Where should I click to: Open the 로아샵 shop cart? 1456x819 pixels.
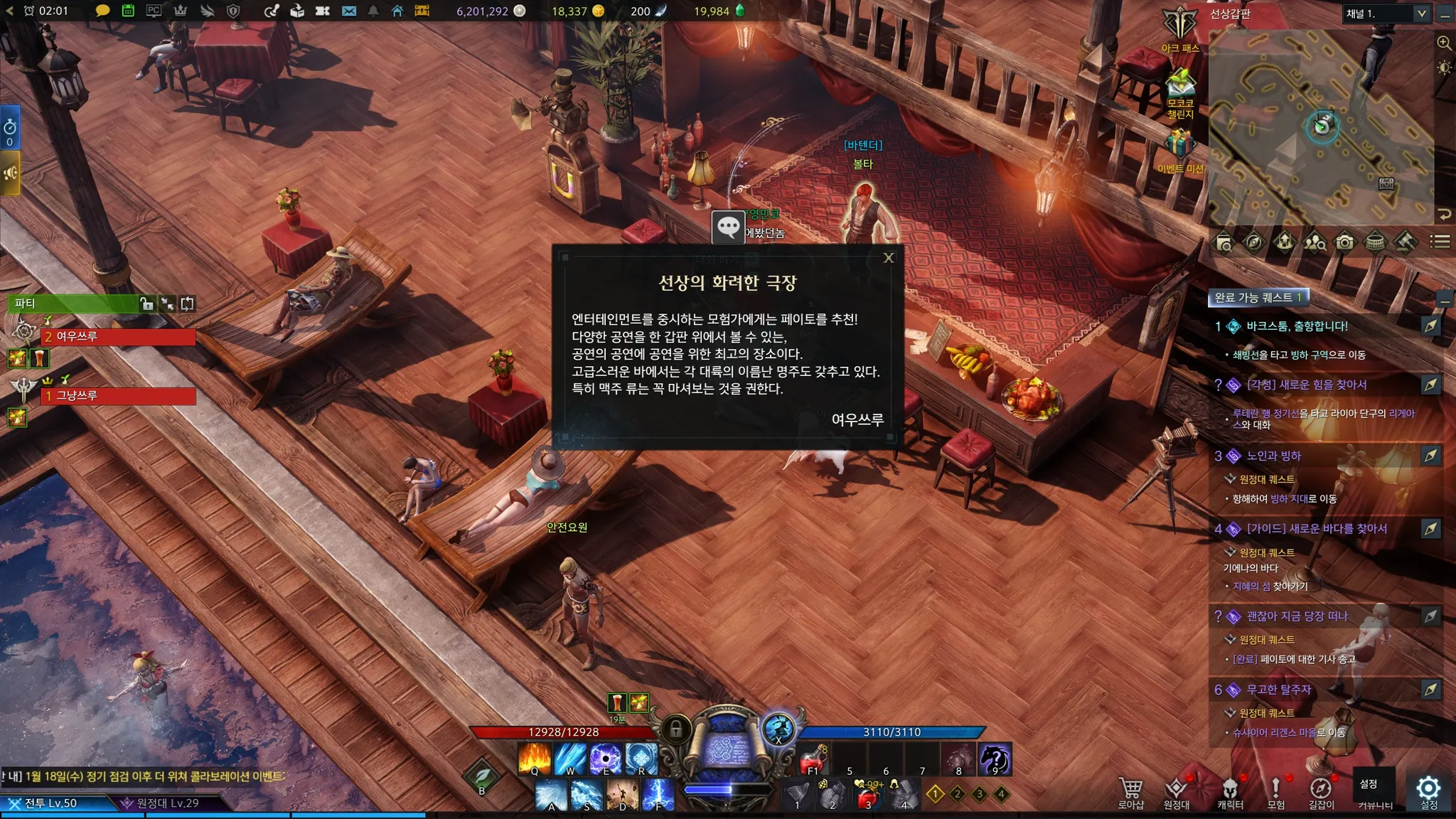(x=1130, y=791)
